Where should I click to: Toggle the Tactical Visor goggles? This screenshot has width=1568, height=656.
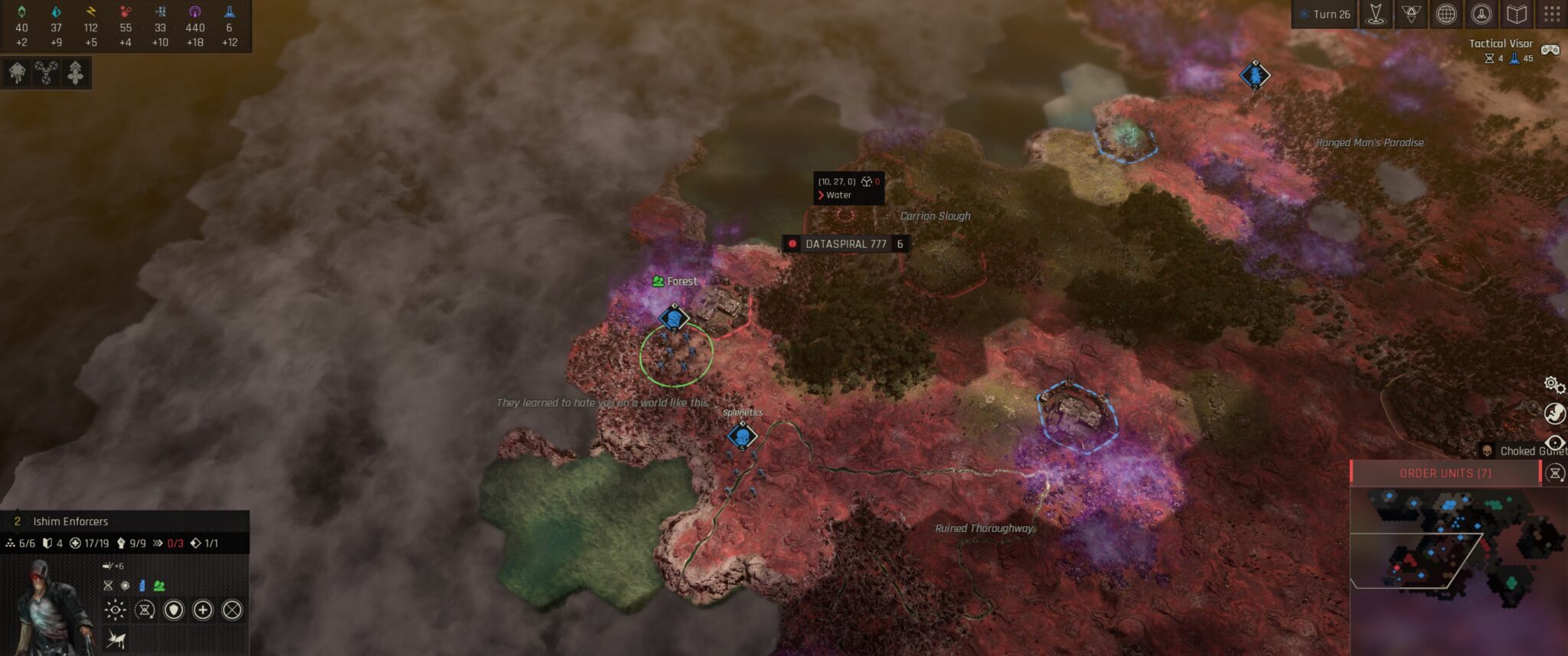click(1550, 50)
